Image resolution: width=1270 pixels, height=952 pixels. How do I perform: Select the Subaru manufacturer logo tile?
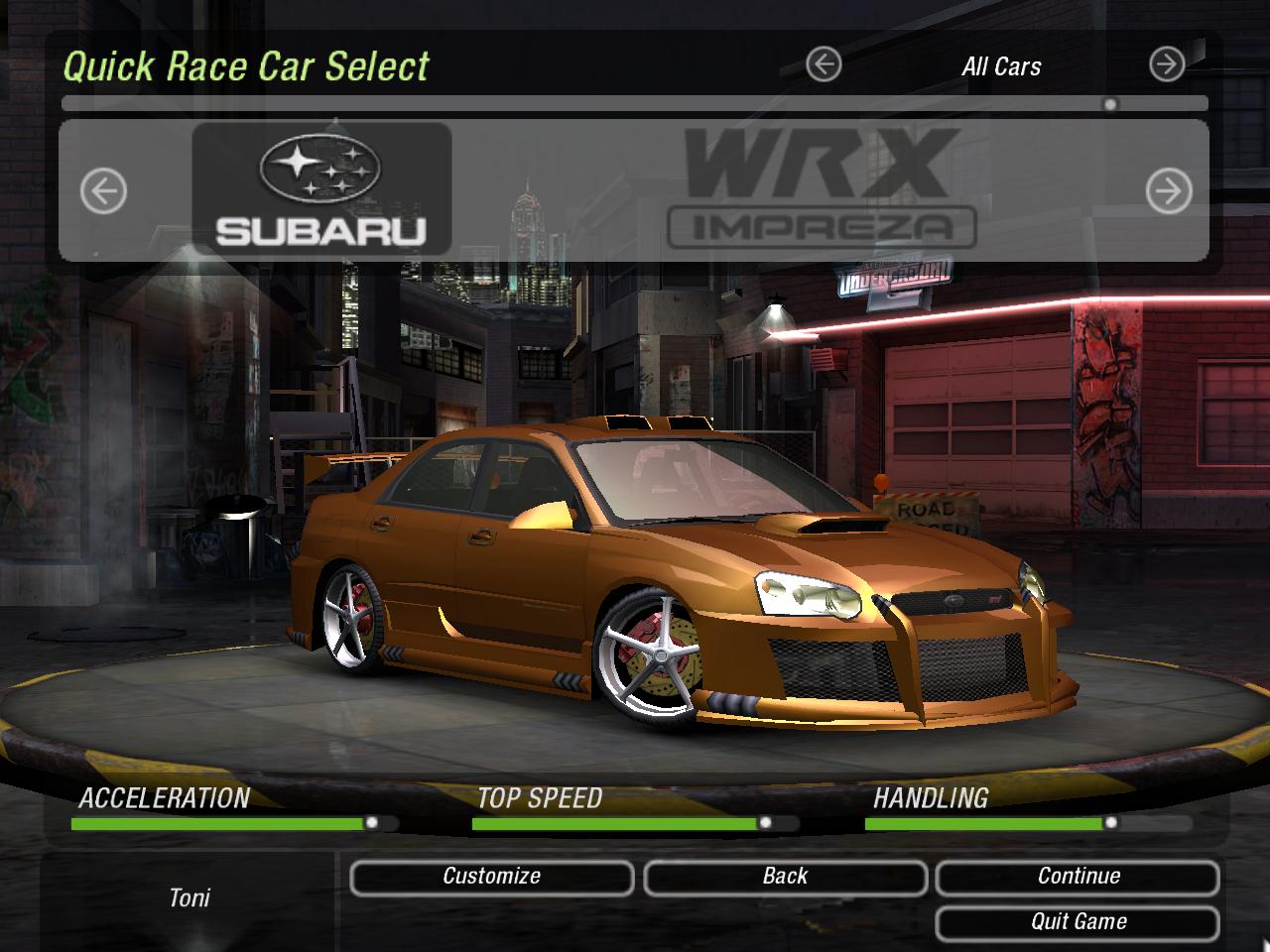click(x=321, y=188)
